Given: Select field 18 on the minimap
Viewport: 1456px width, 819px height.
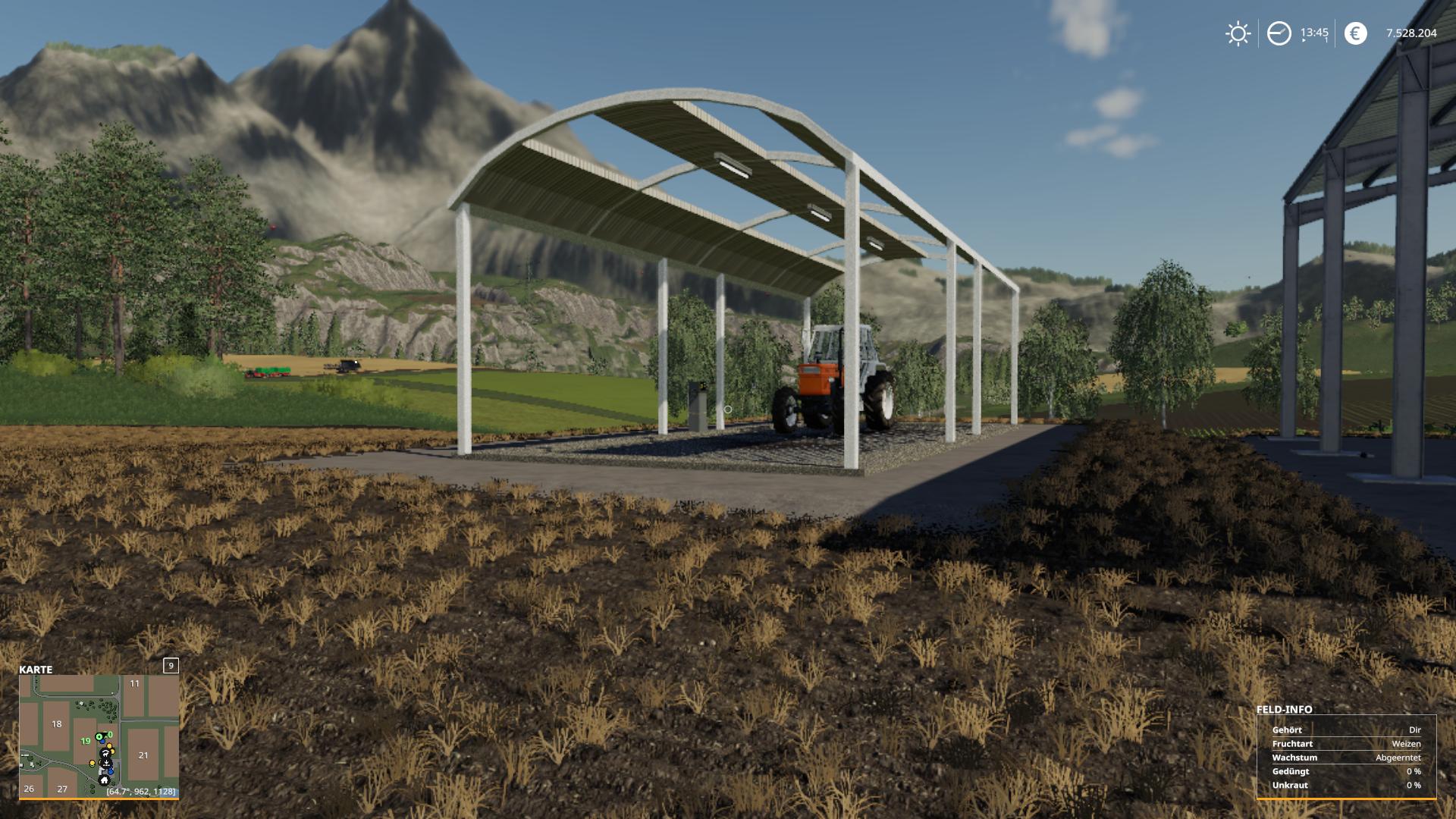Looking at the screenshot, I should click(57, 724).
